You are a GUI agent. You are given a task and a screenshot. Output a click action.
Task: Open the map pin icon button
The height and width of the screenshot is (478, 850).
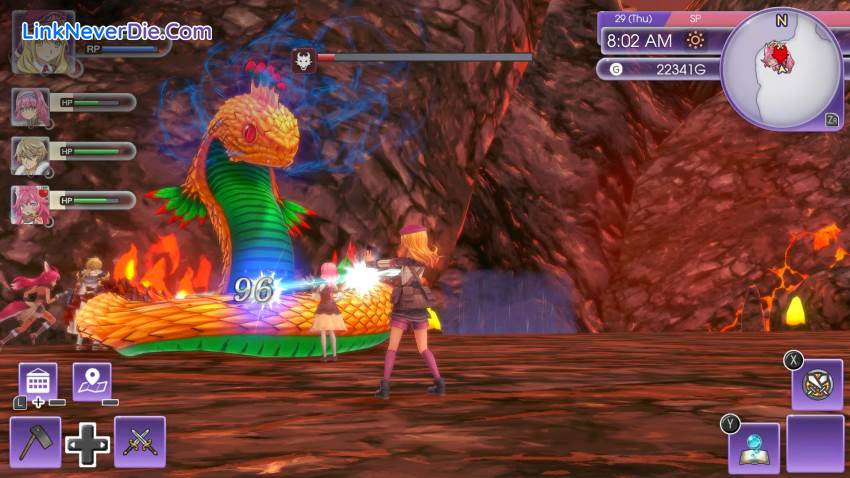[92, 381]
